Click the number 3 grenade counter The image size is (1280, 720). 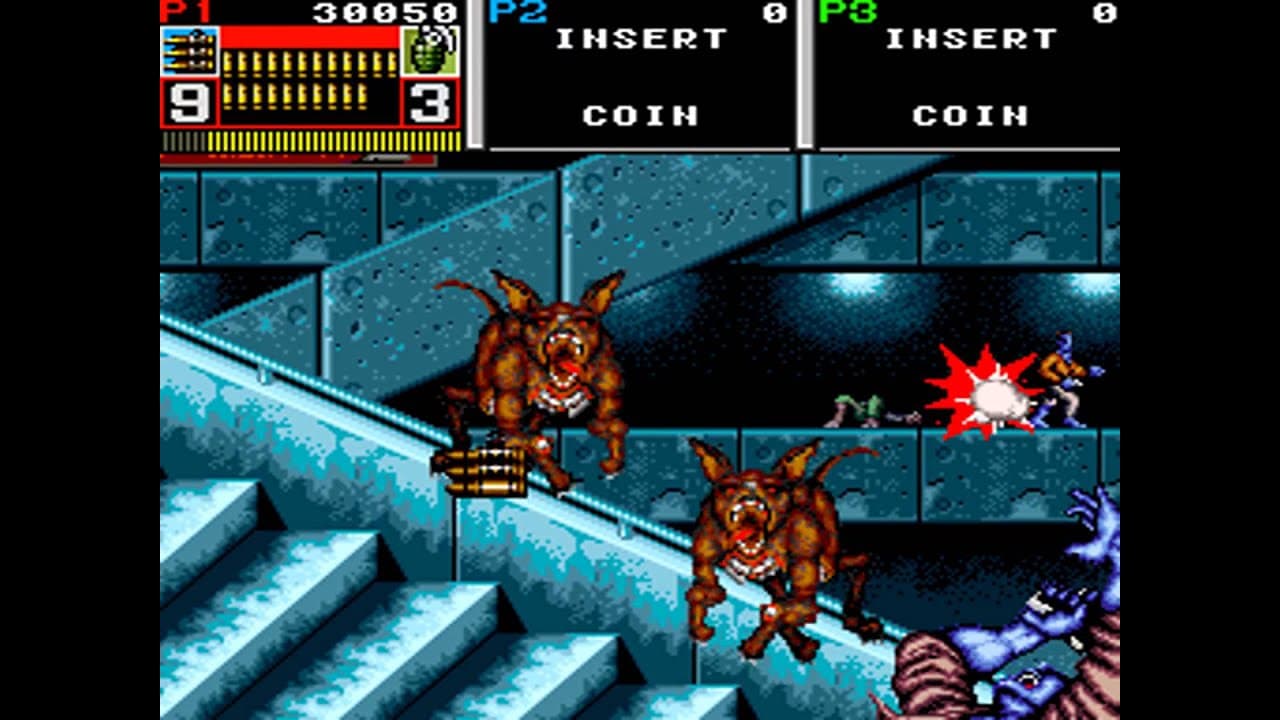point(427,99)
